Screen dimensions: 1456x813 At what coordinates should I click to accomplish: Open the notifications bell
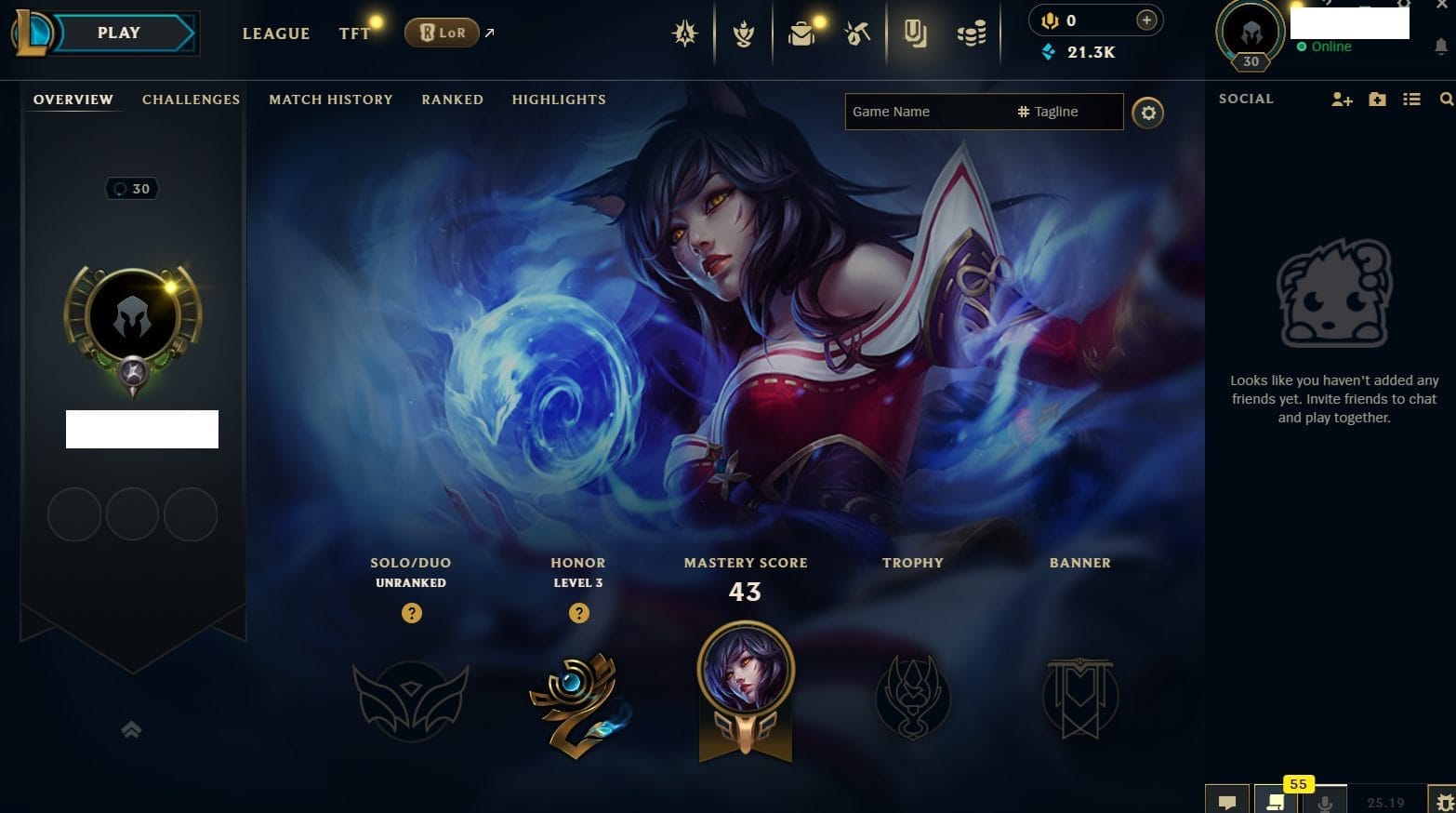coord(1441,47)
